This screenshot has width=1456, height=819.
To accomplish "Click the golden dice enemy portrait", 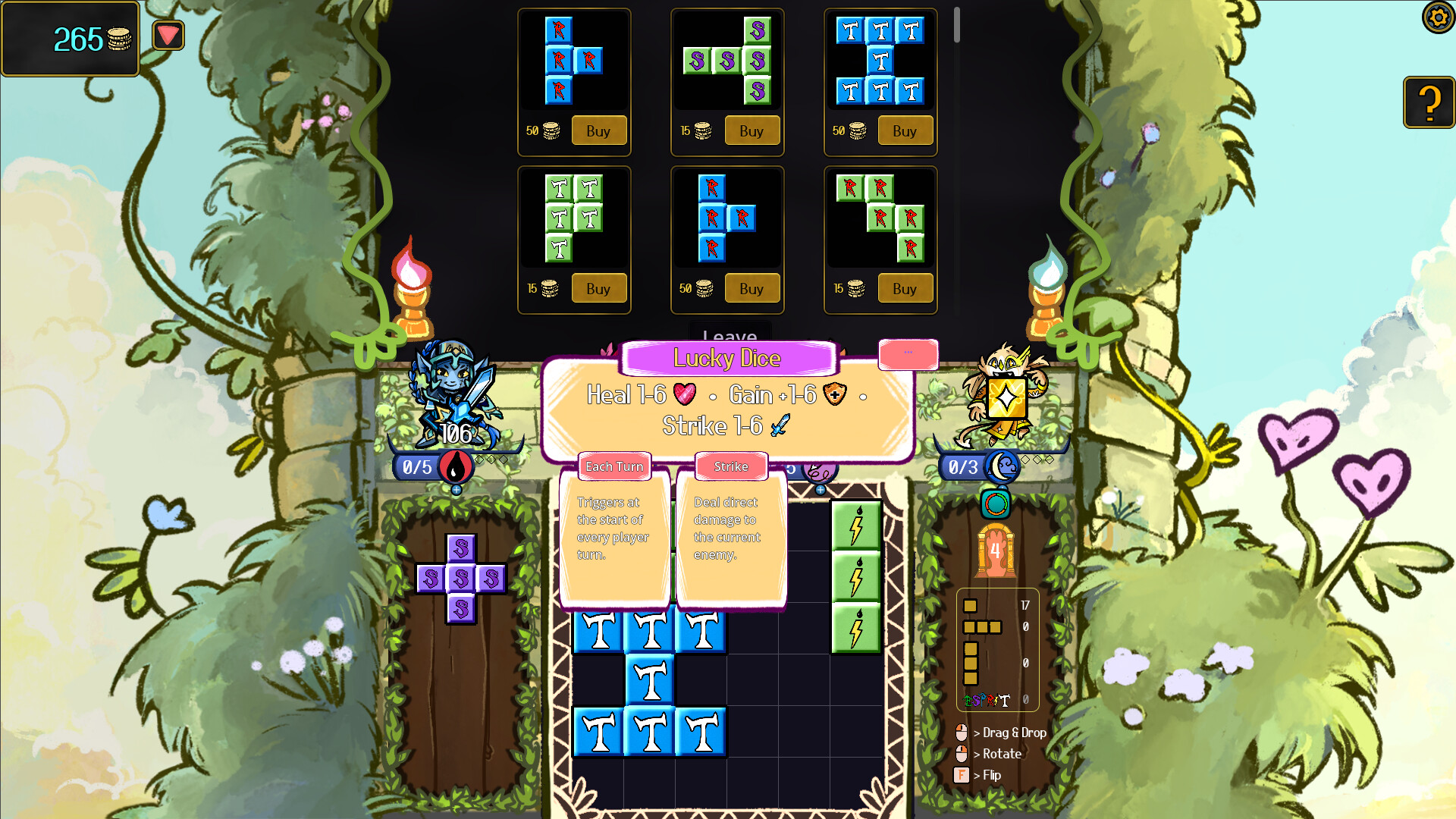I will coord(1007,397).
